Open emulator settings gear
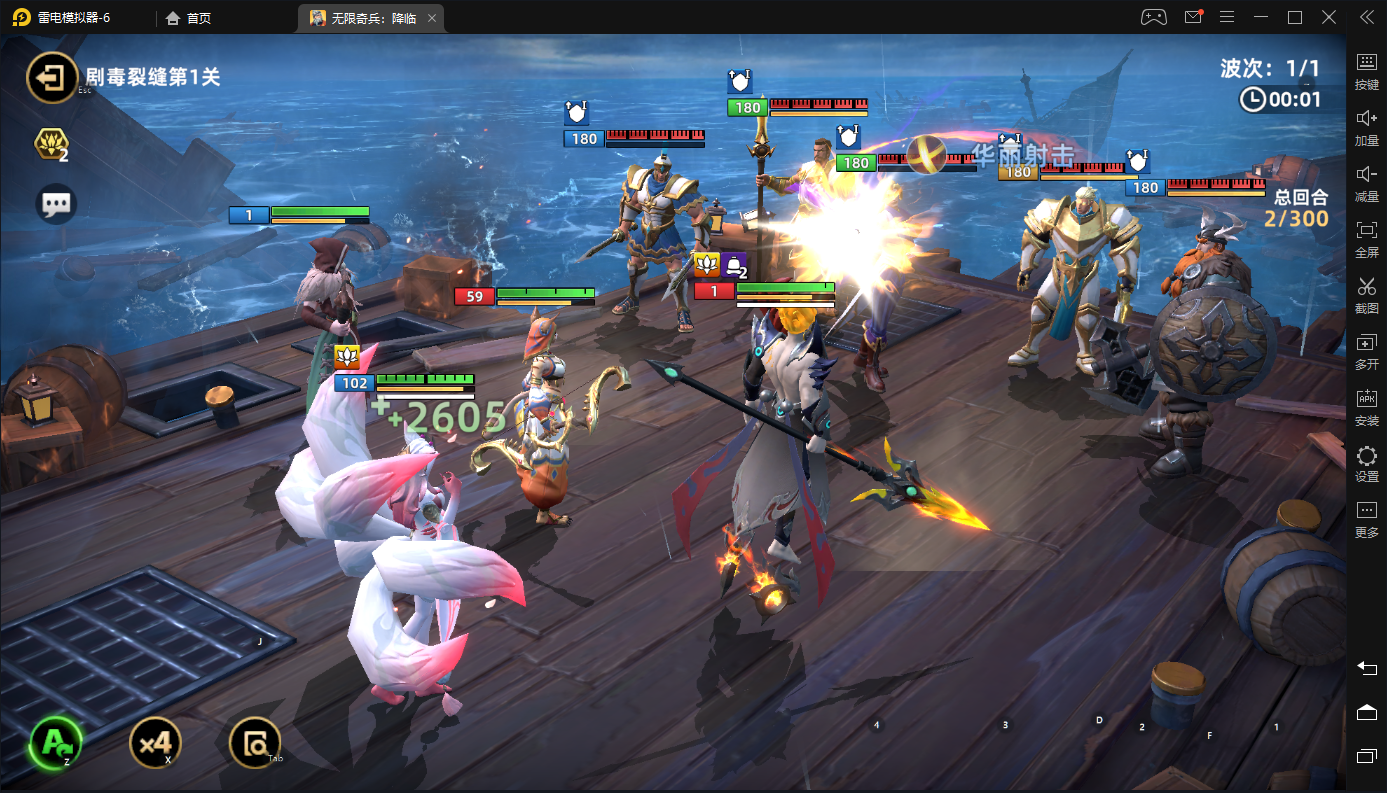Image resolution: width=1387 pixels, height=793 pixels. coord(1366,461)
